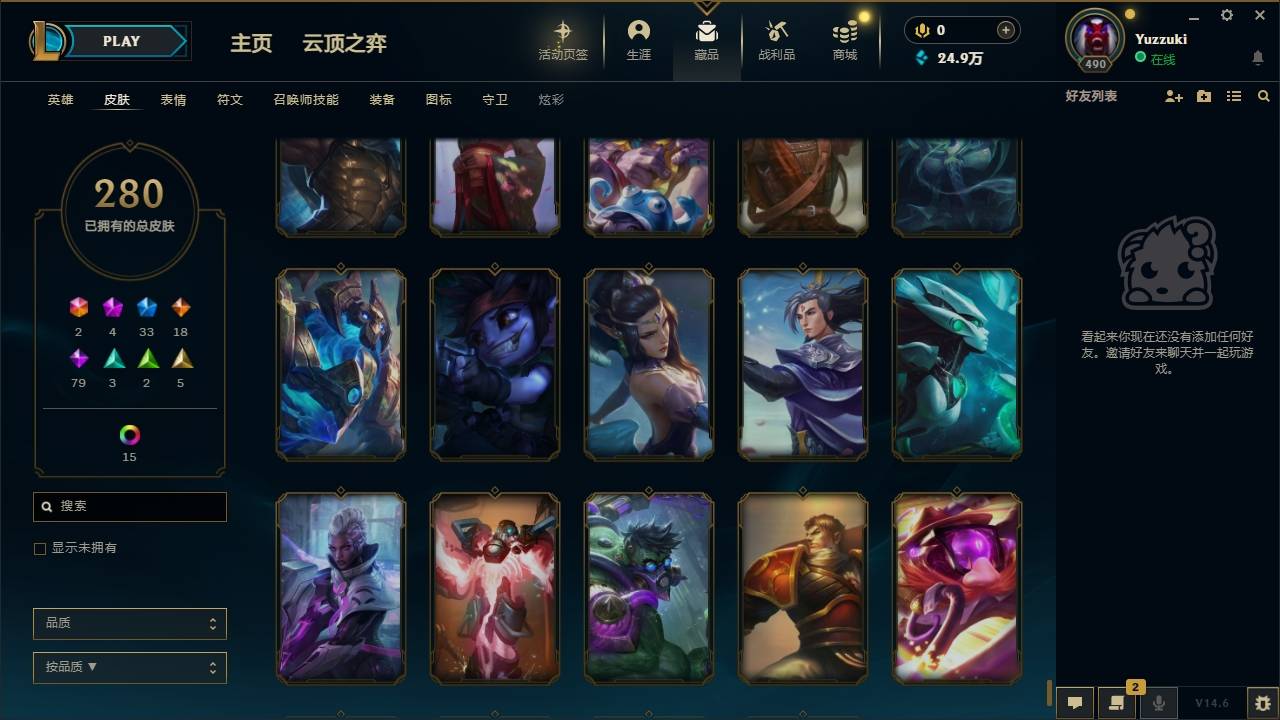Open the 按品质 sort dropdown
This screenshot has height=720, width=1280.
coord(129,667)
